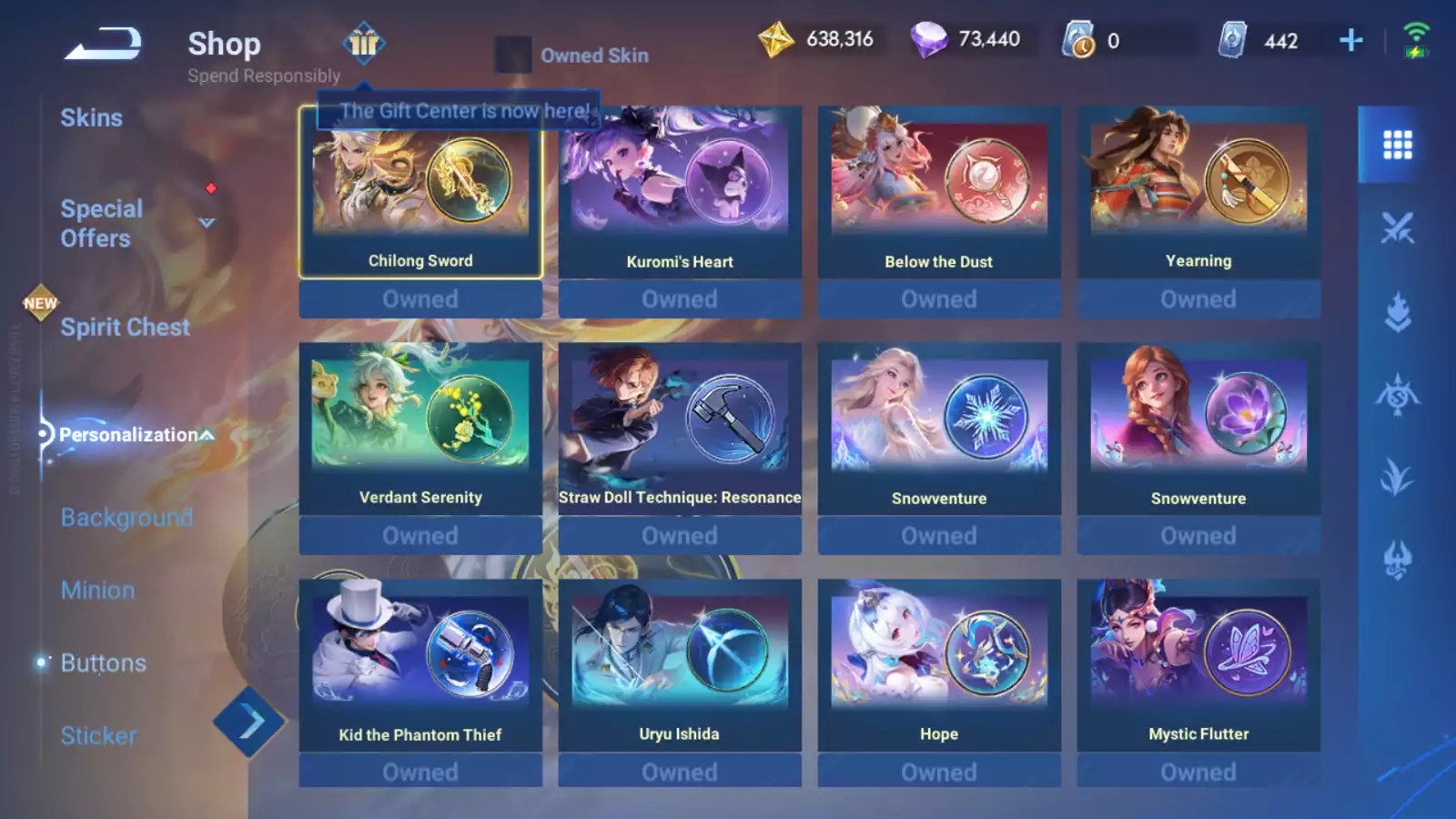Select the Background category
The width and height of the screenshot is (1456, 819).
126,517
